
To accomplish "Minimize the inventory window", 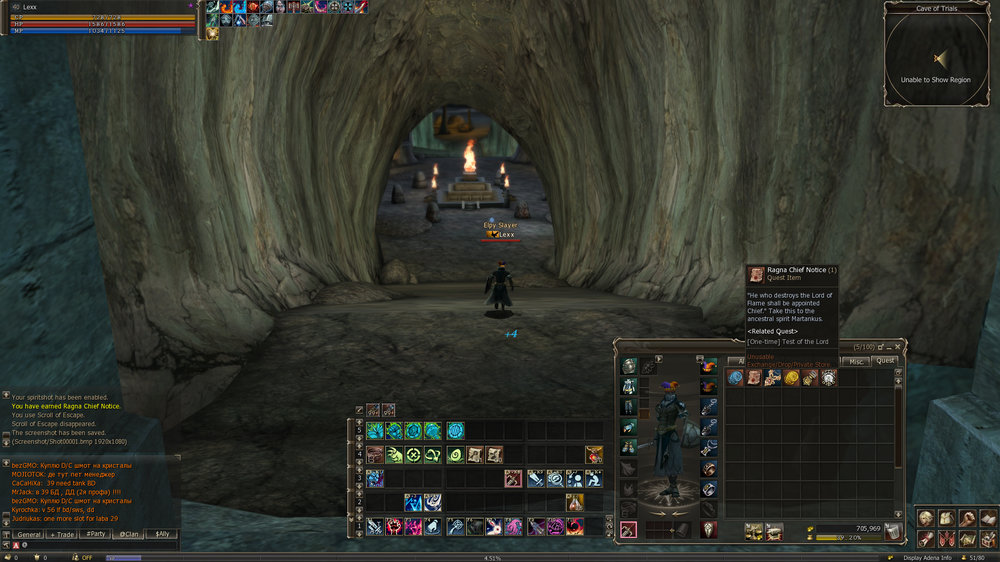I will tap(888, 346).
